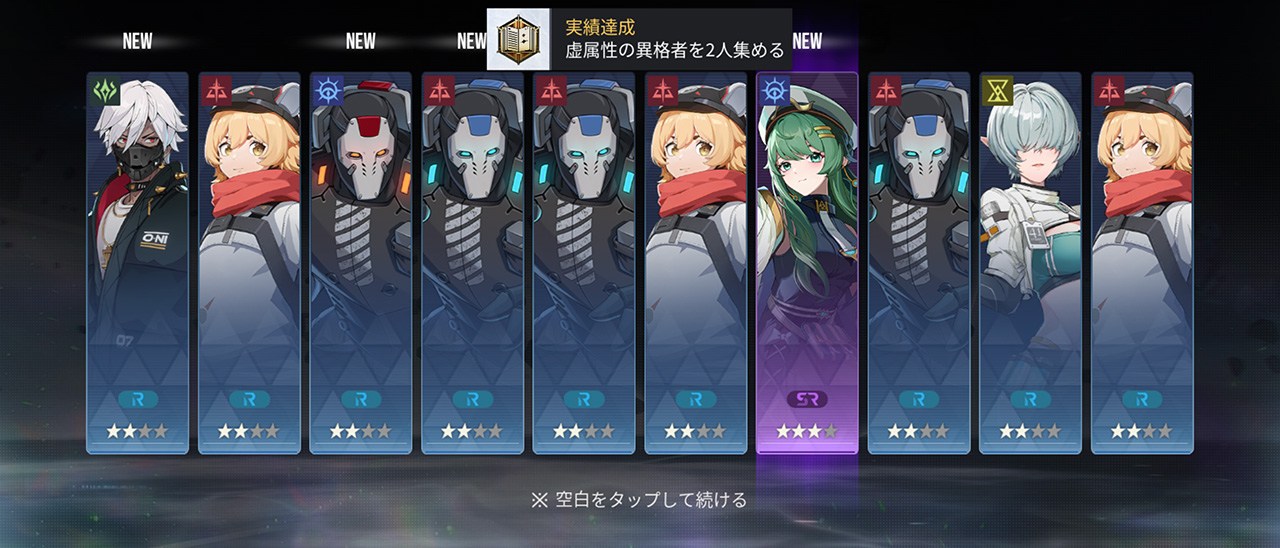
Task: Select the white-haired masked character card
Action: [x=137, y=262]
